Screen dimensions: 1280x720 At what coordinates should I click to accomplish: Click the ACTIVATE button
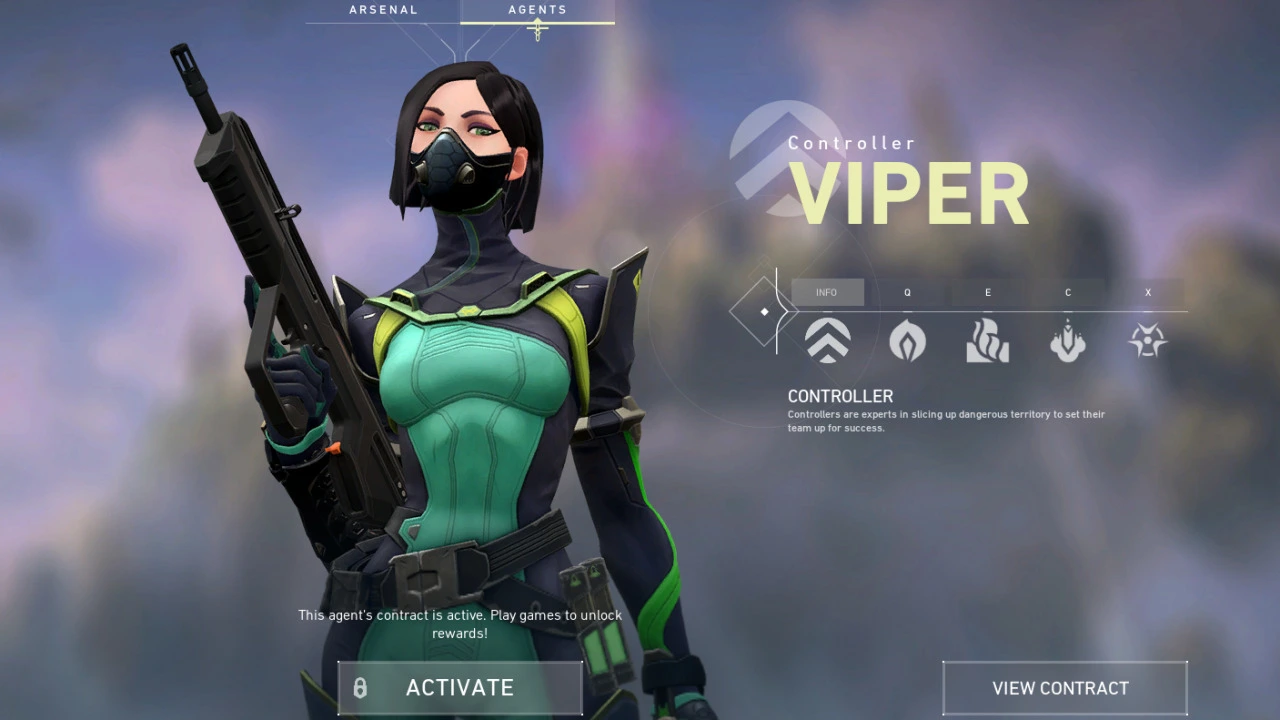pos(460,688)
